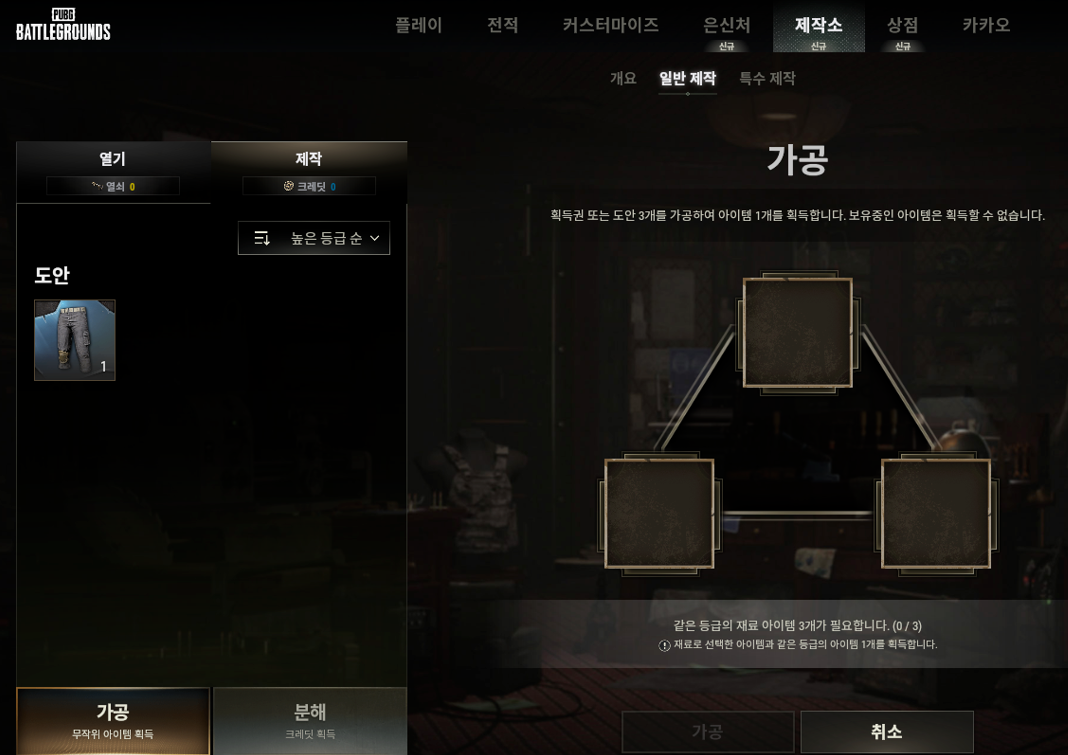Switch to 분해 credit mode
Screen dimensions: 1068x755
point(310,720)
